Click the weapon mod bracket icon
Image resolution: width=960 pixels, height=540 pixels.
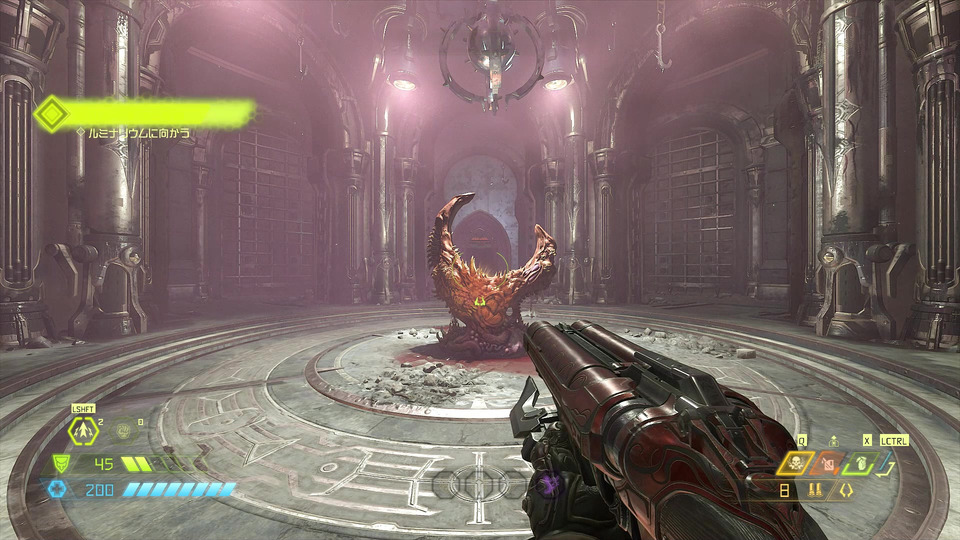pyautogui.click(x=845, y=490)
